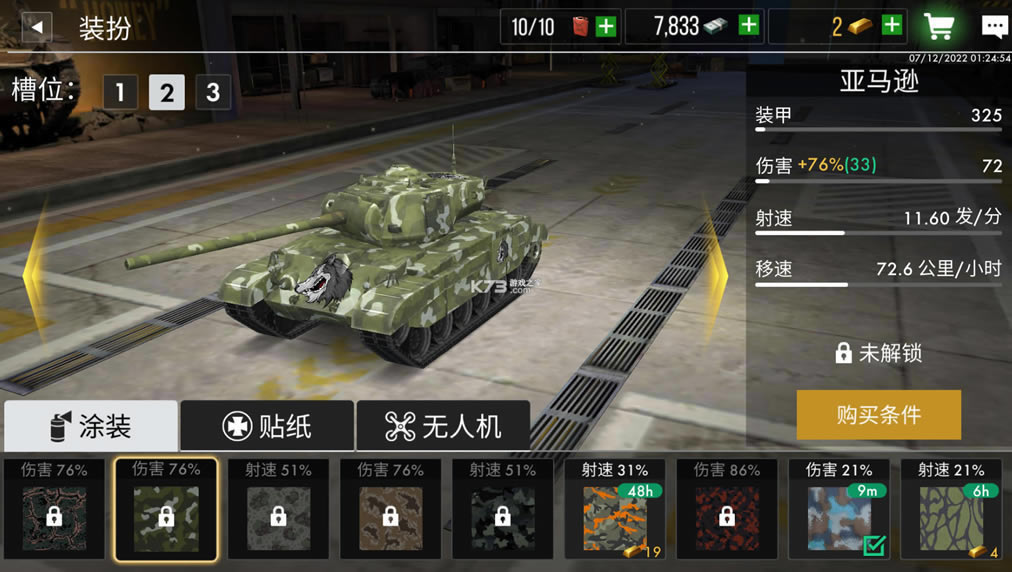Switch to slot number 3
The height and width of the screenshot is (572, 1012).
point(212,93)
